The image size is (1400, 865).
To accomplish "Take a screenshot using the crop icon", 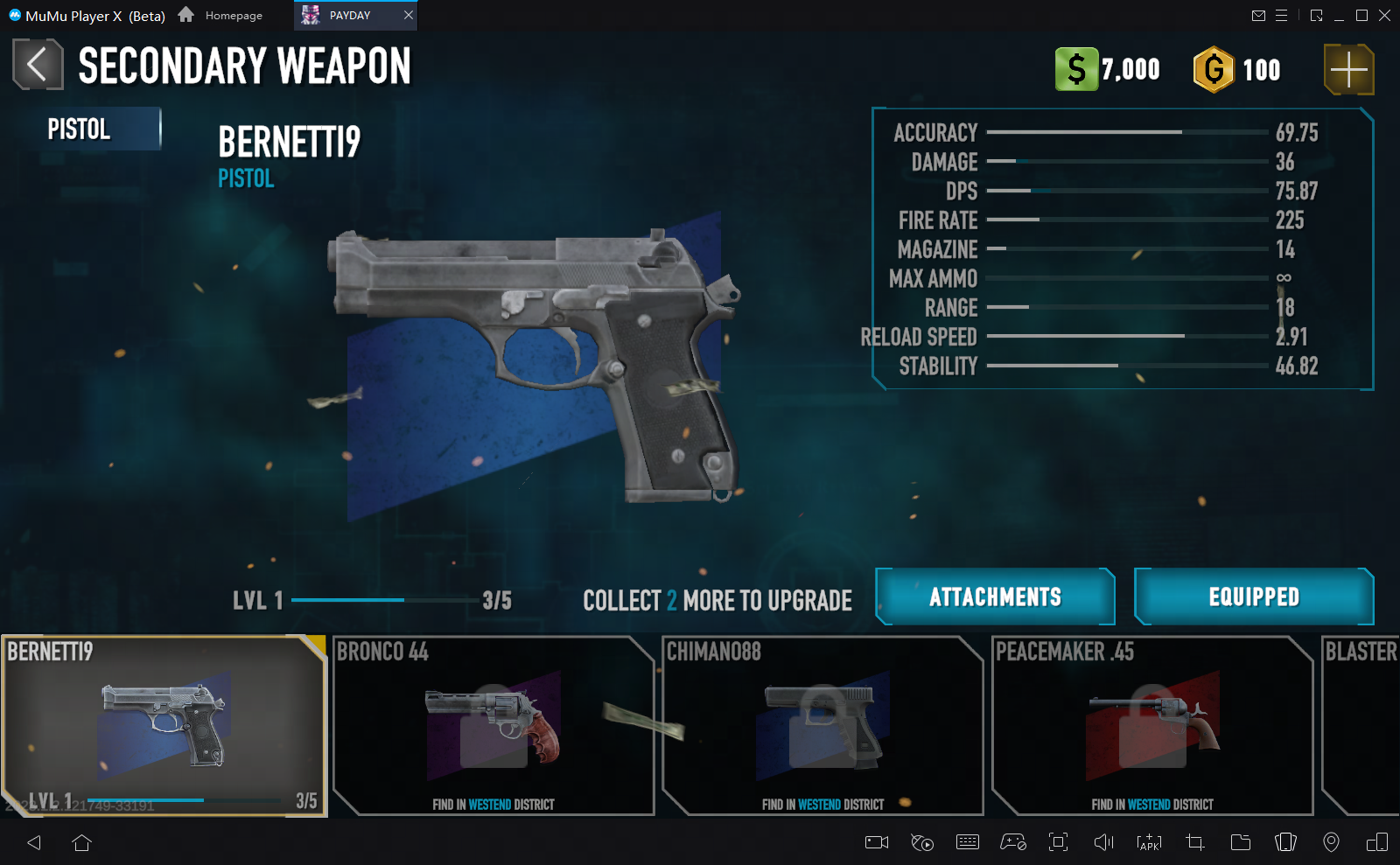I will 1193,842.
